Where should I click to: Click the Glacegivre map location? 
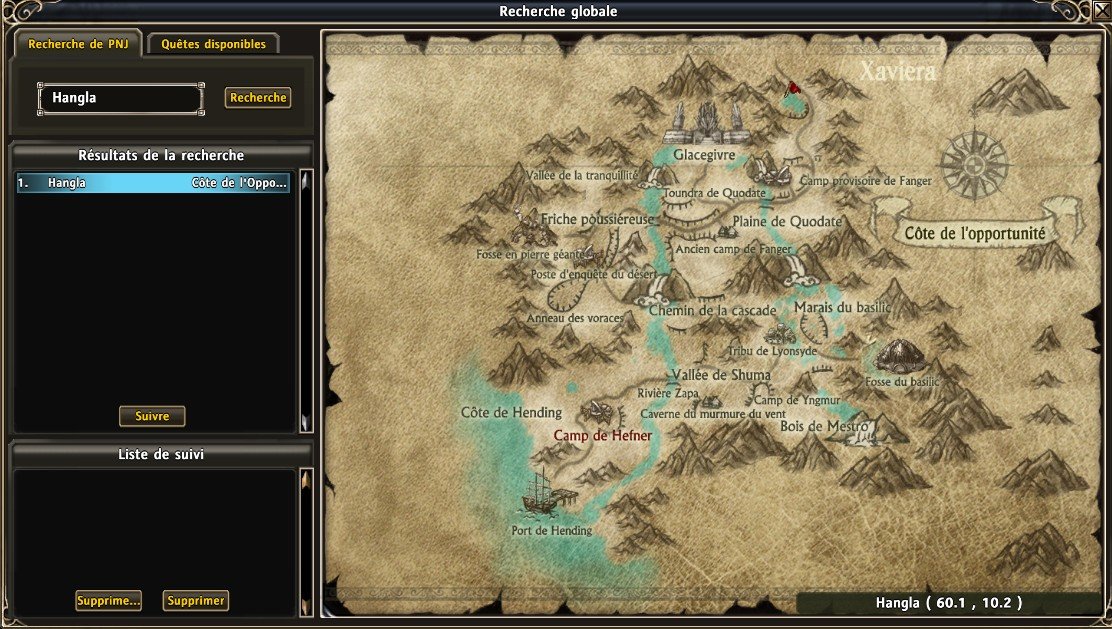[x=704, y=156]
